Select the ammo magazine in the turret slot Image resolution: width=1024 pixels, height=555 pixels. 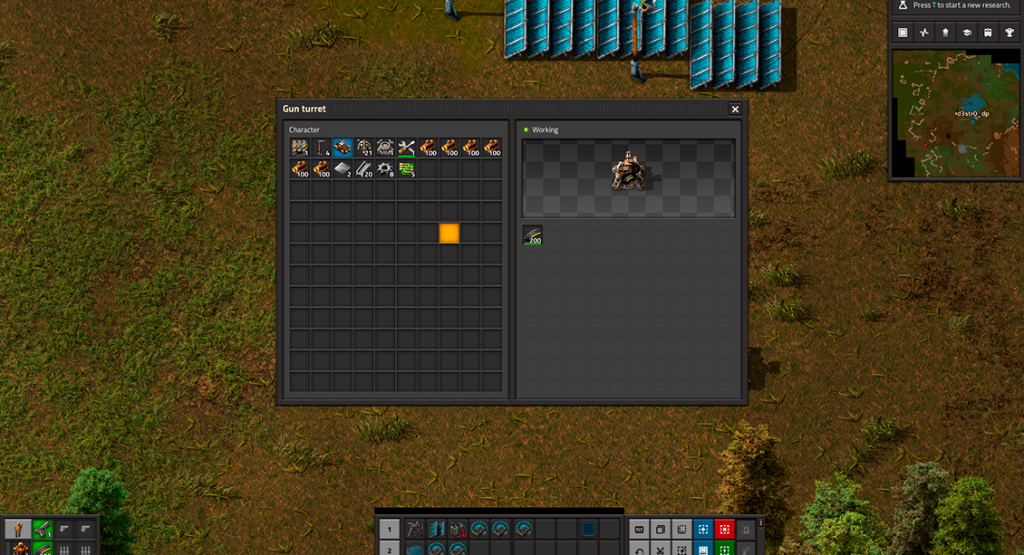point(534,235)
